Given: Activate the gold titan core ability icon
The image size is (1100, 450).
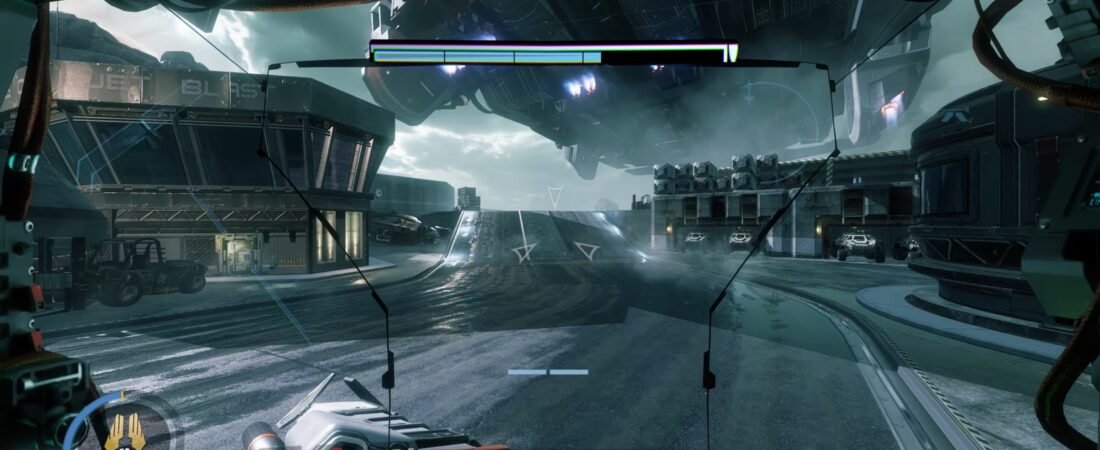Looking at the screenshot, I should pyautogui.click(x=126, y=431).
